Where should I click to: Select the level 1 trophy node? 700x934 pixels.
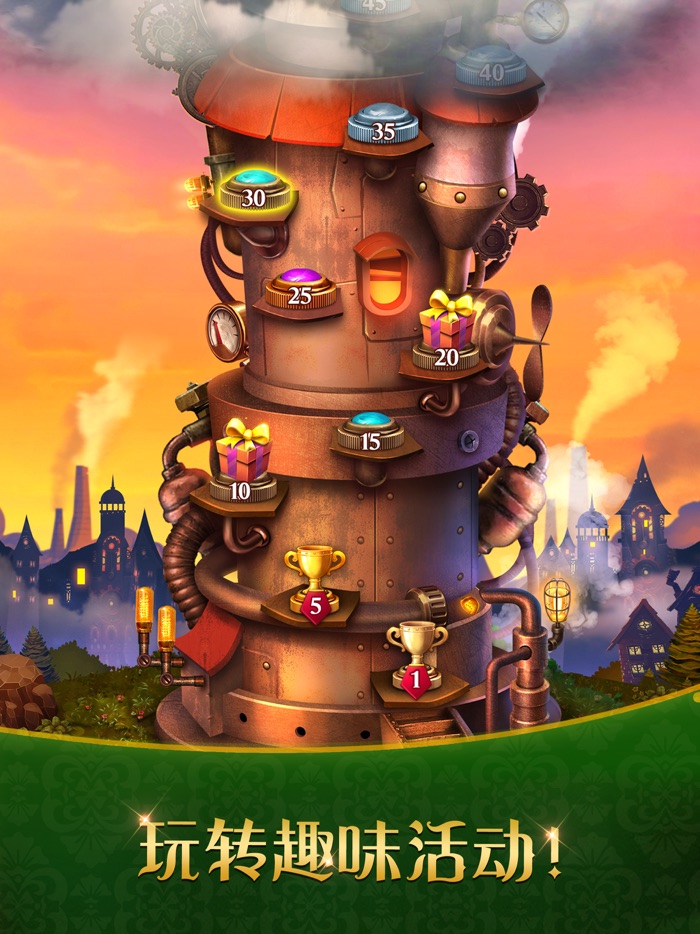coord(418,654)
